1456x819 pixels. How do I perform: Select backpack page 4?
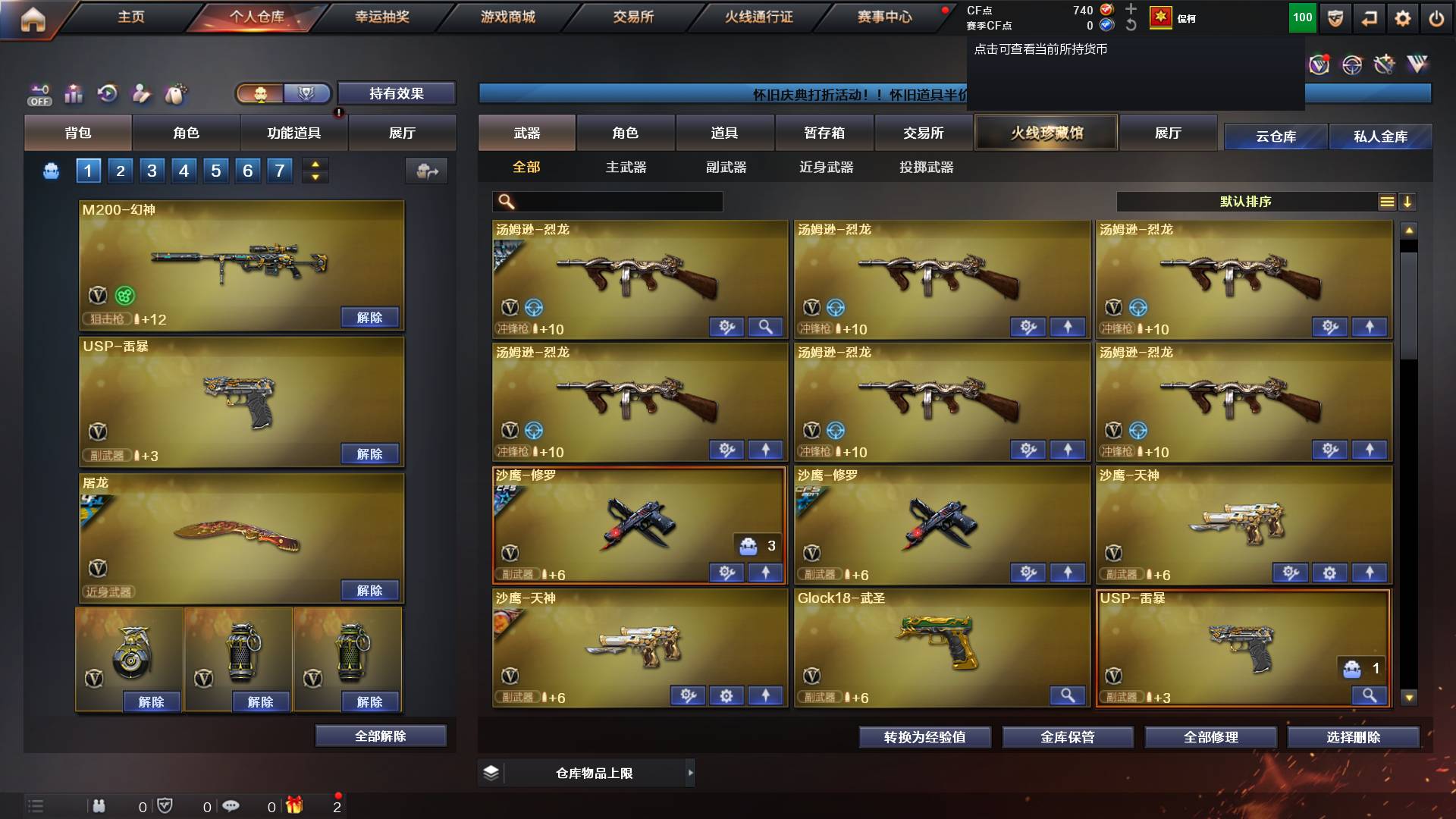182,171
